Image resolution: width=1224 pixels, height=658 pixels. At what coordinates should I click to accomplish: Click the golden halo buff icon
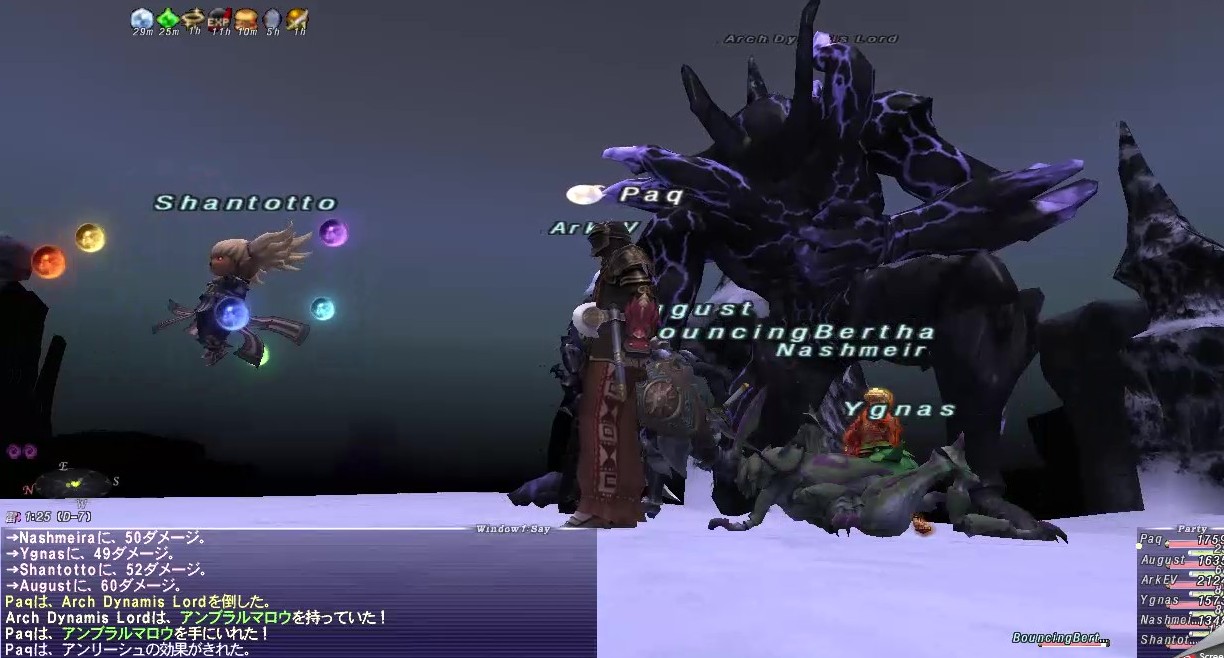tap(194, 18)
